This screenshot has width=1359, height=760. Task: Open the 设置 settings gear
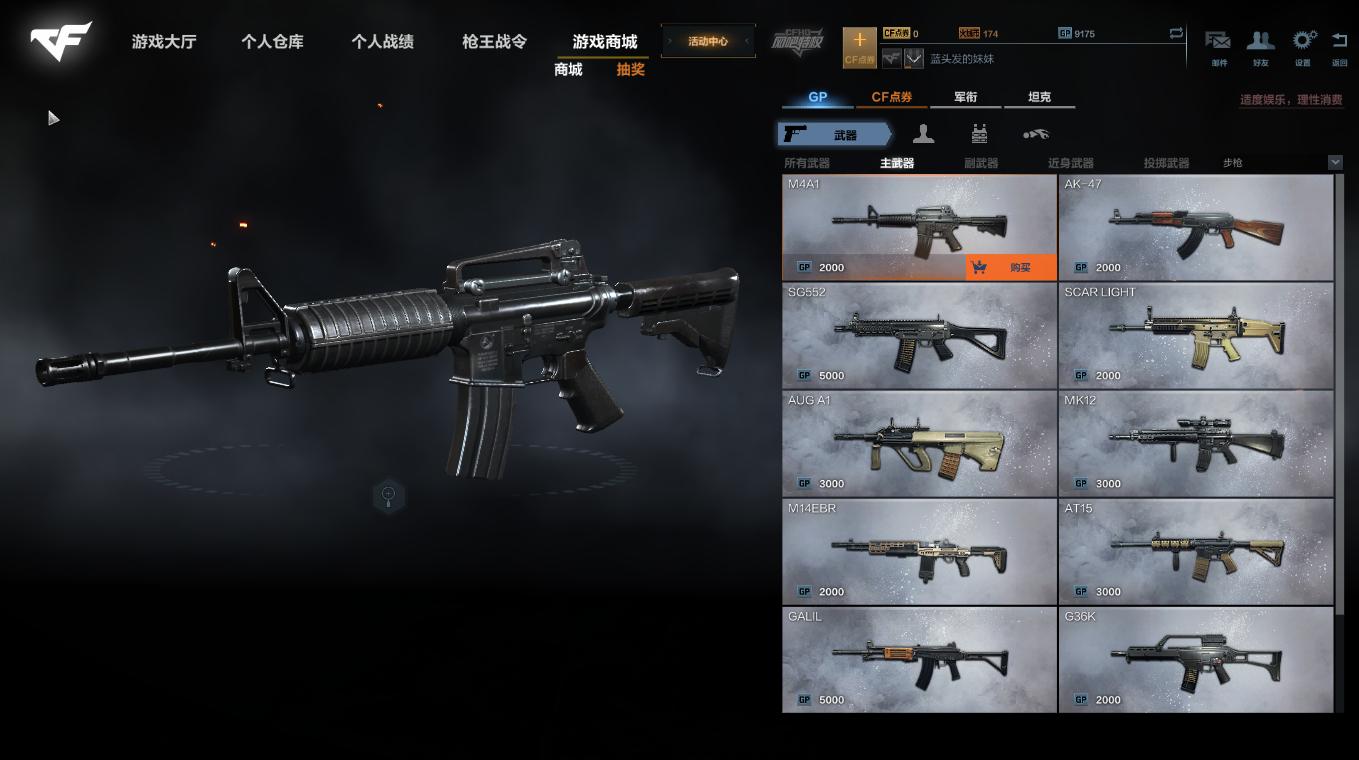1303,46
